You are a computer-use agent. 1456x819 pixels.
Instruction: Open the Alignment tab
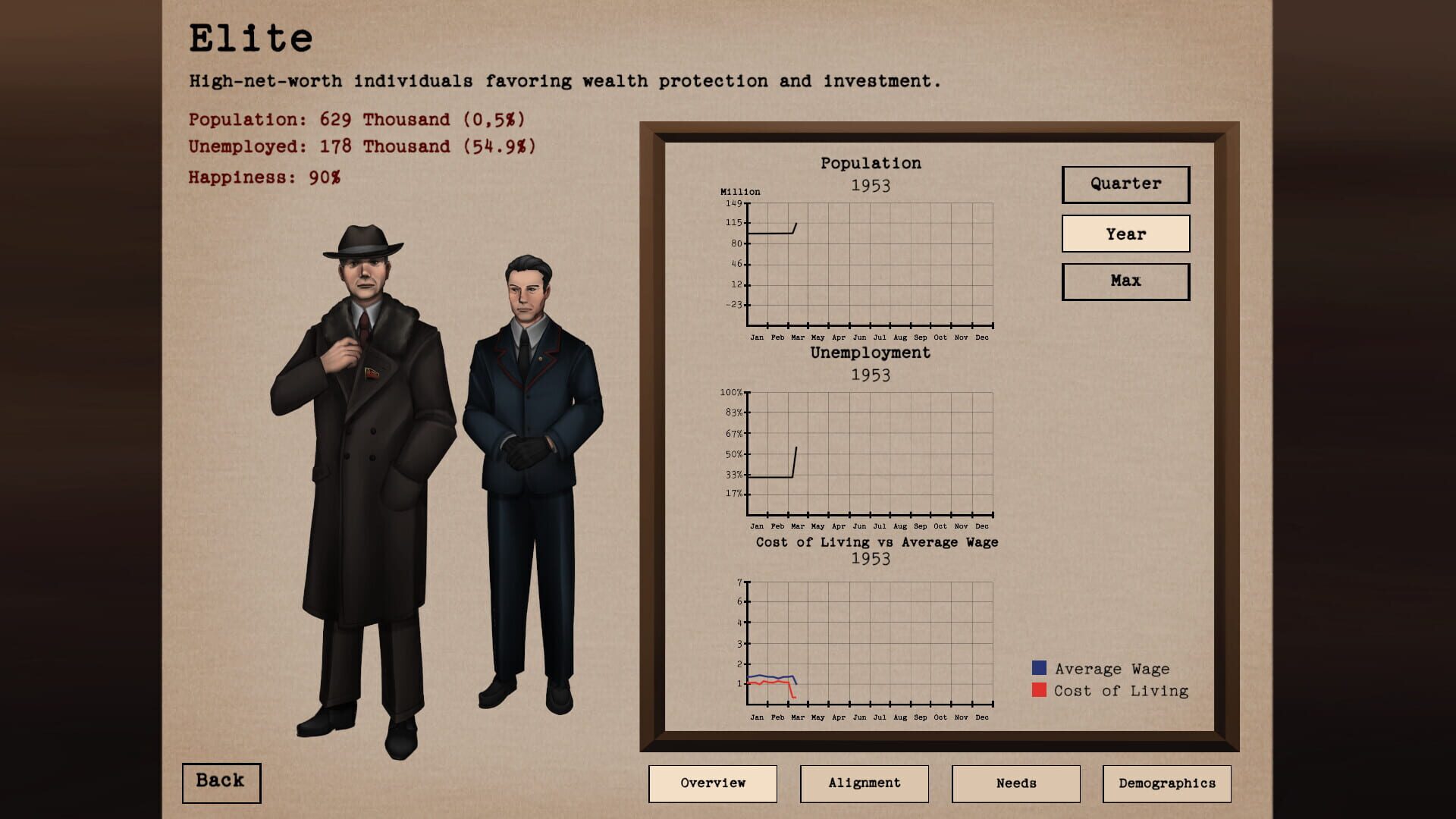tap(864, 783)
